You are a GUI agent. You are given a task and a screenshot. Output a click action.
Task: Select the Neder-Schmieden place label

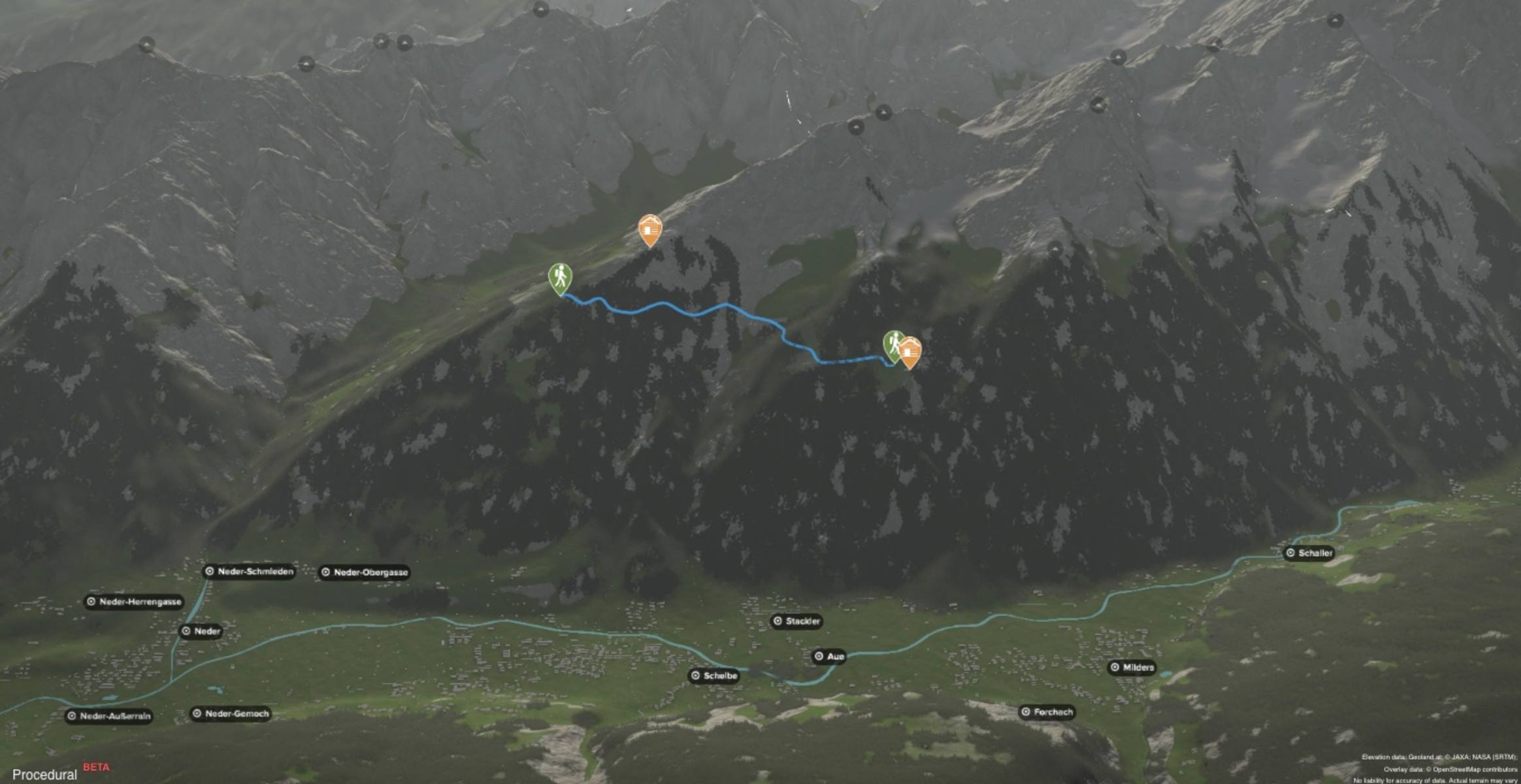249,572
